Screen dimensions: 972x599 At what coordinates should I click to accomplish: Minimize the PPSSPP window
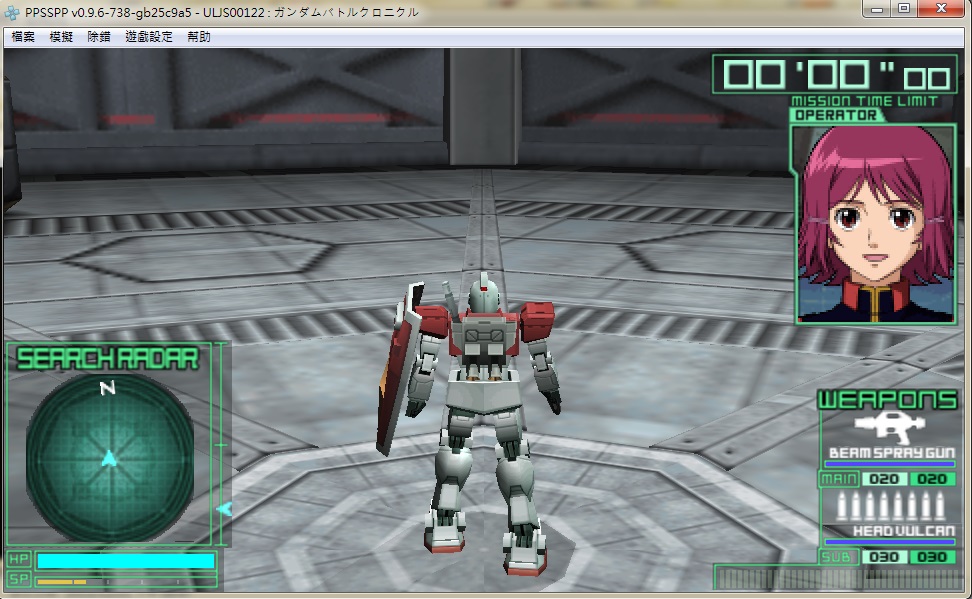[x=877, y=9]
